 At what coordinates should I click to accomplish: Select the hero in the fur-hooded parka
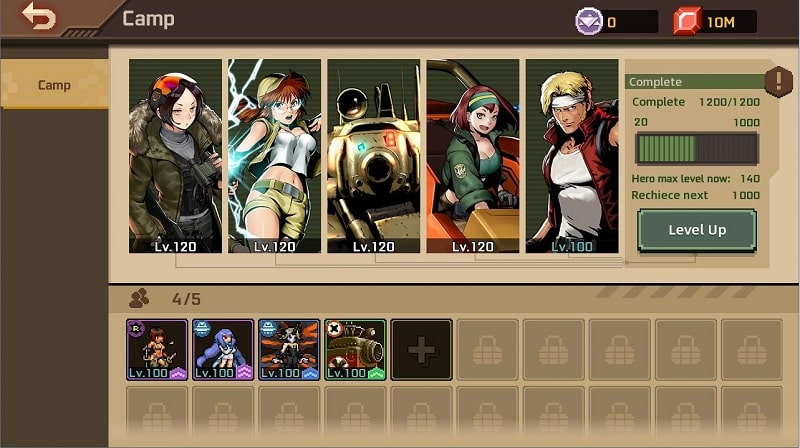click(175, 155)
